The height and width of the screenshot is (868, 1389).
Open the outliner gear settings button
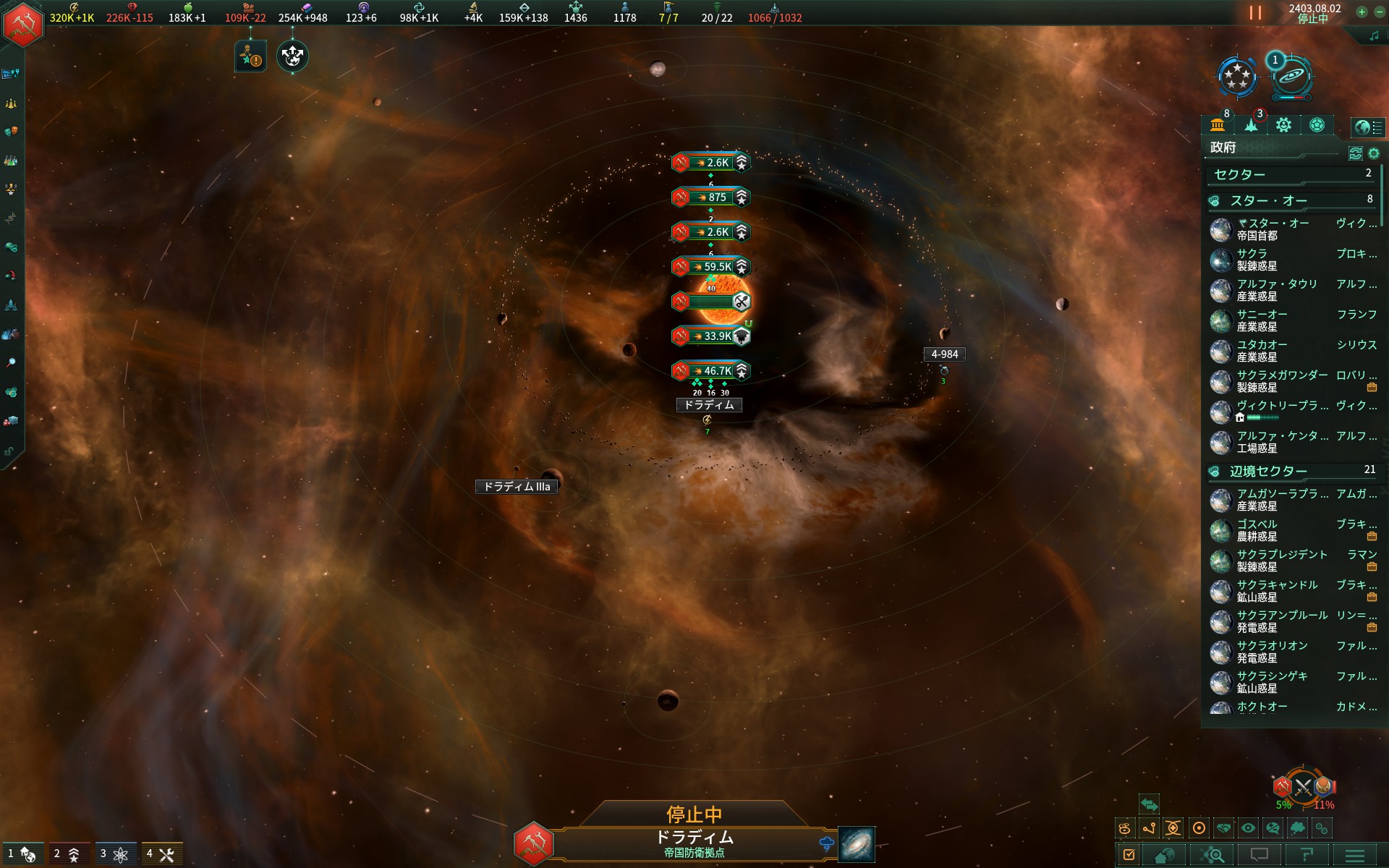tap(1374, 153)
